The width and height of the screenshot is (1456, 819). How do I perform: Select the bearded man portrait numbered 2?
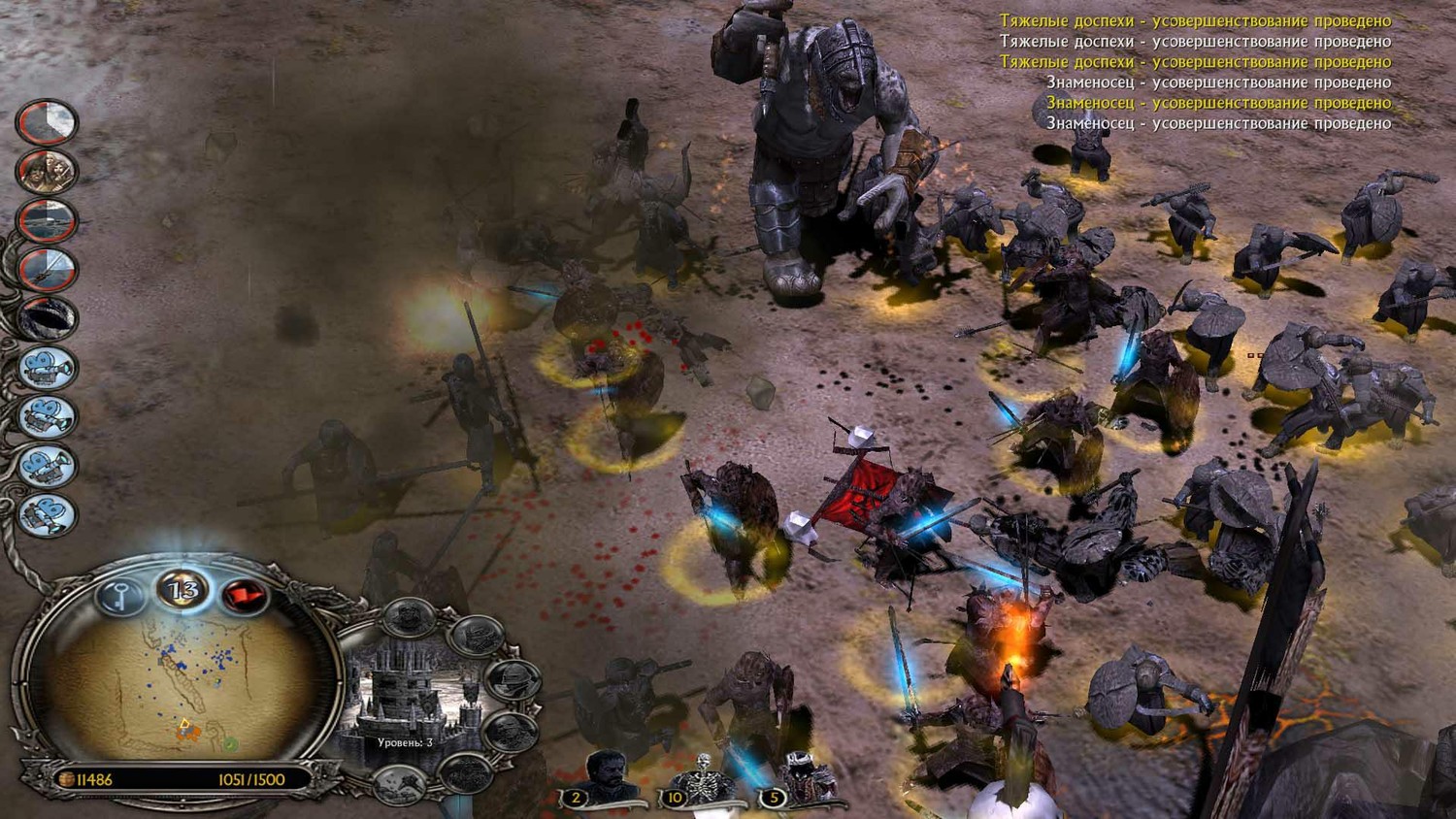[605, 776]
